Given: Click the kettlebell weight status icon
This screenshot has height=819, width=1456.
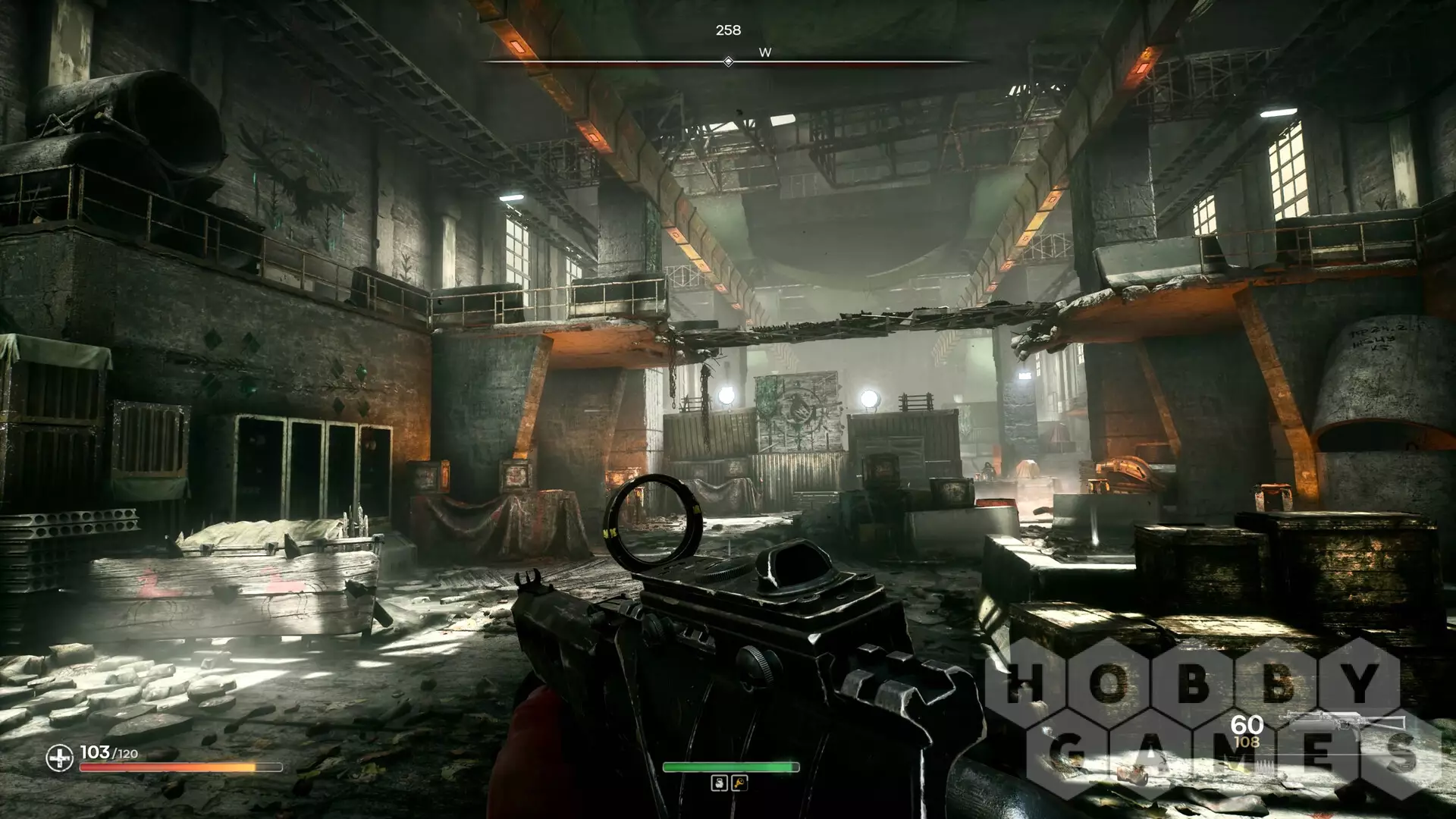Looking at the screenshot, I should 719,783.
